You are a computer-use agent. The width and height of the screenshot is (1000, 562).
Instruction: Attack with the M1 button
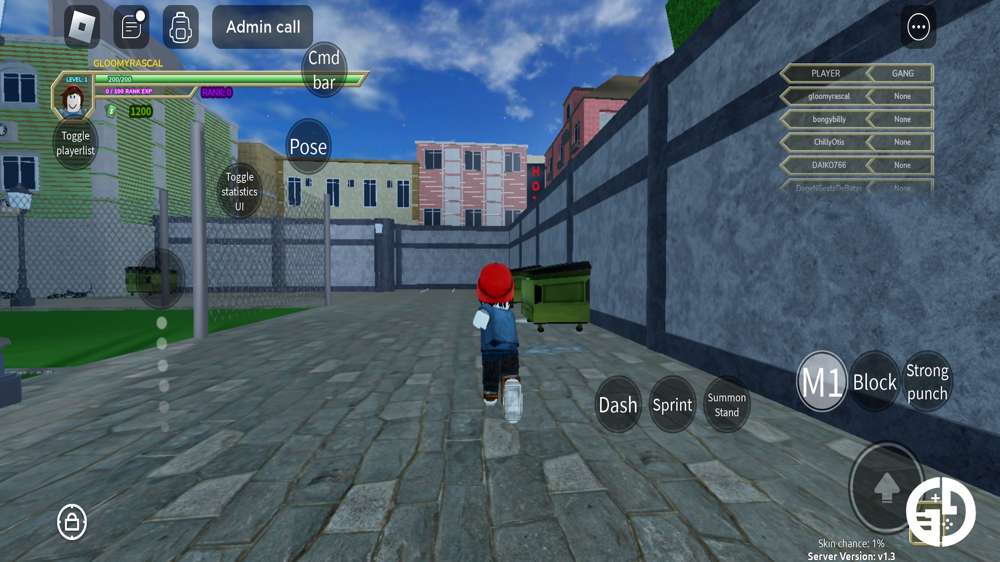(x=821, y=381)
